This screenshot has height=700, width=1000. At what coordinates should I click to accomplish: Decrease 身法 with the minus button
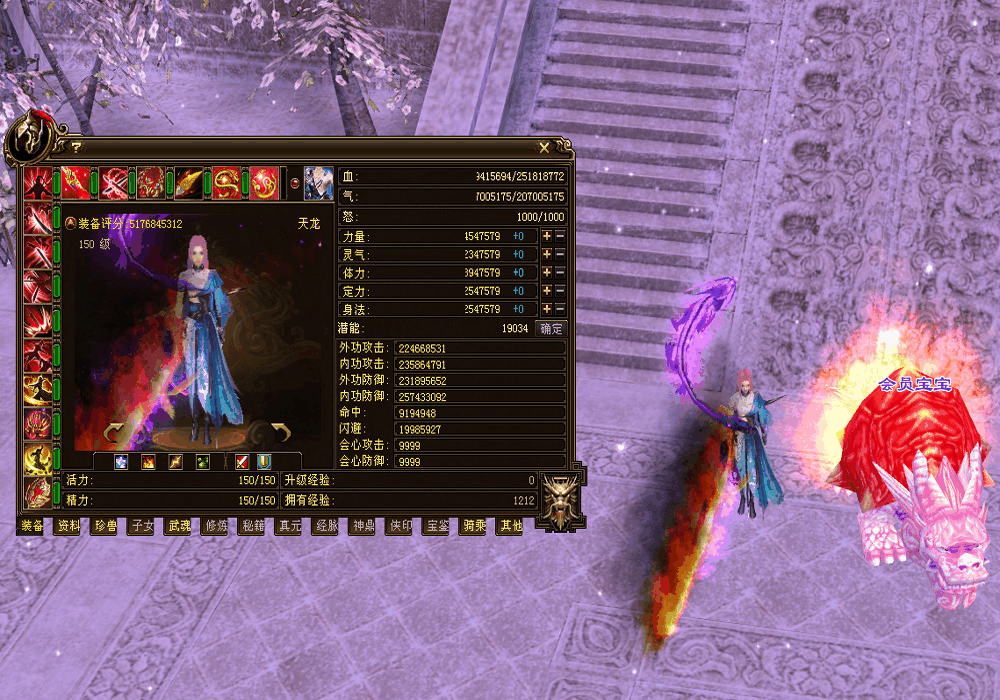point(560,309)
